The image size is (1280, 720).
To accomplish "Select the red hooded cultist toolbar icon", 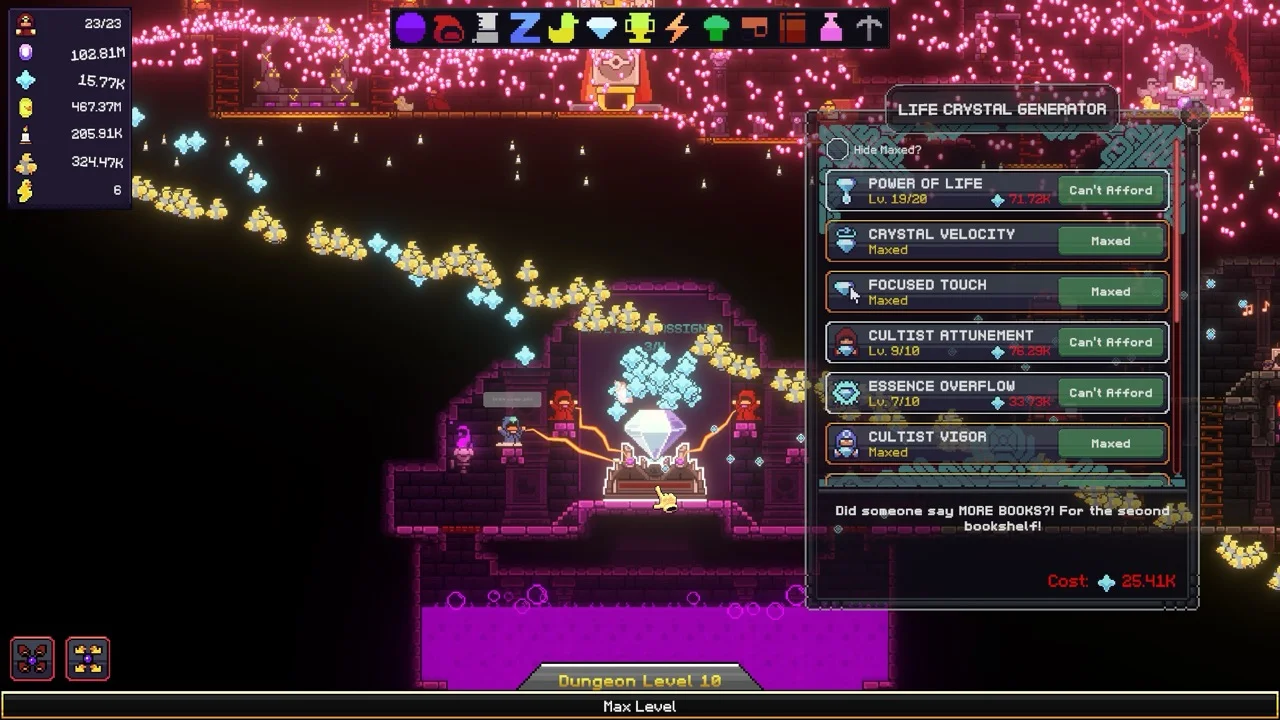I will pyautogui.click(x=448, y=28).
